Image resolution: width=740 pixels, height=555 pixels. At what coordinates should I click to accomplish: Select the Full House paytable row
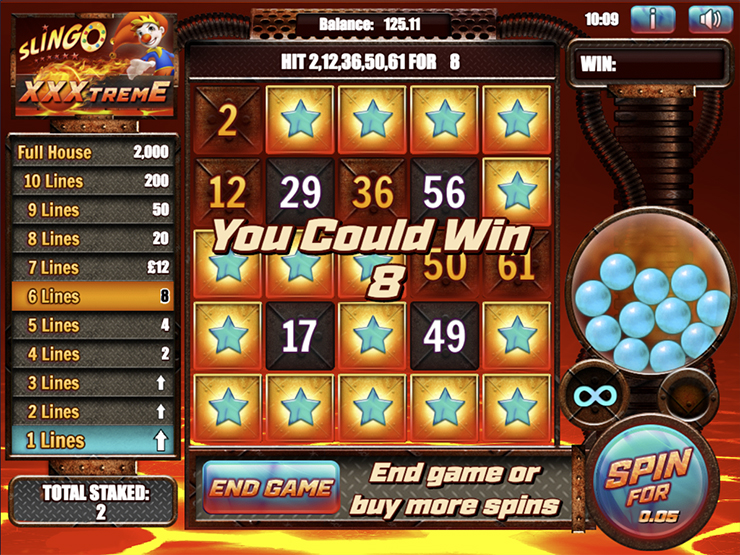93,153
